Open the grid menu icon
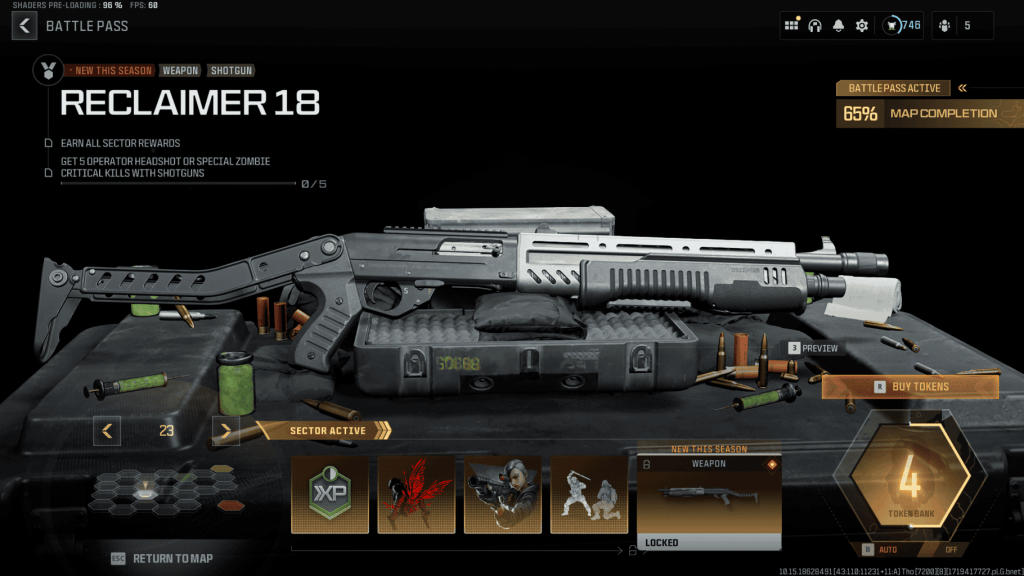 792,25
